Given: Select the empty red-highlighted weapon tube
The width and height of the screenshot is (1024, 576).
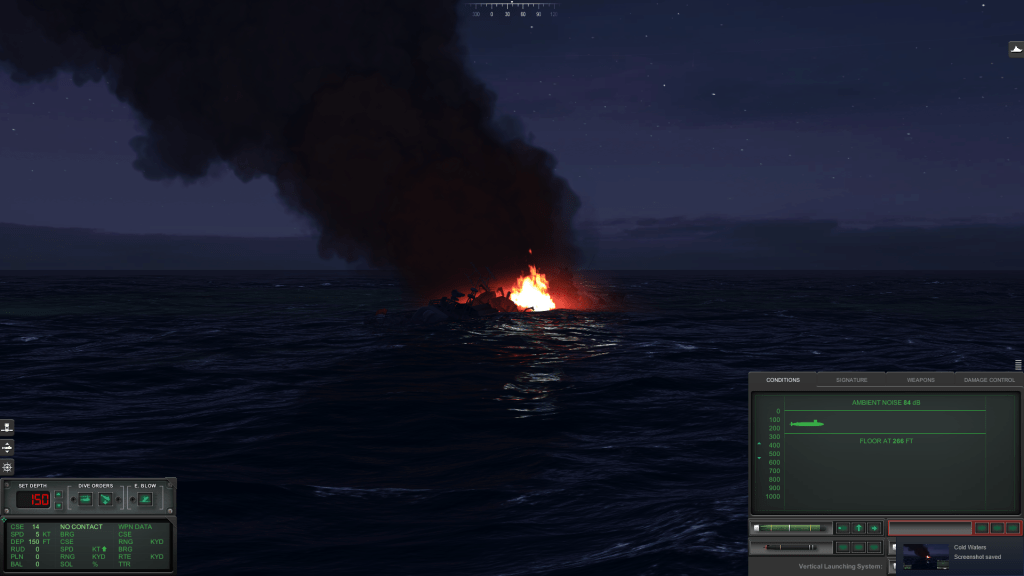Looking at the screenshot, I should pyautogui.click(x=930, y=528).
